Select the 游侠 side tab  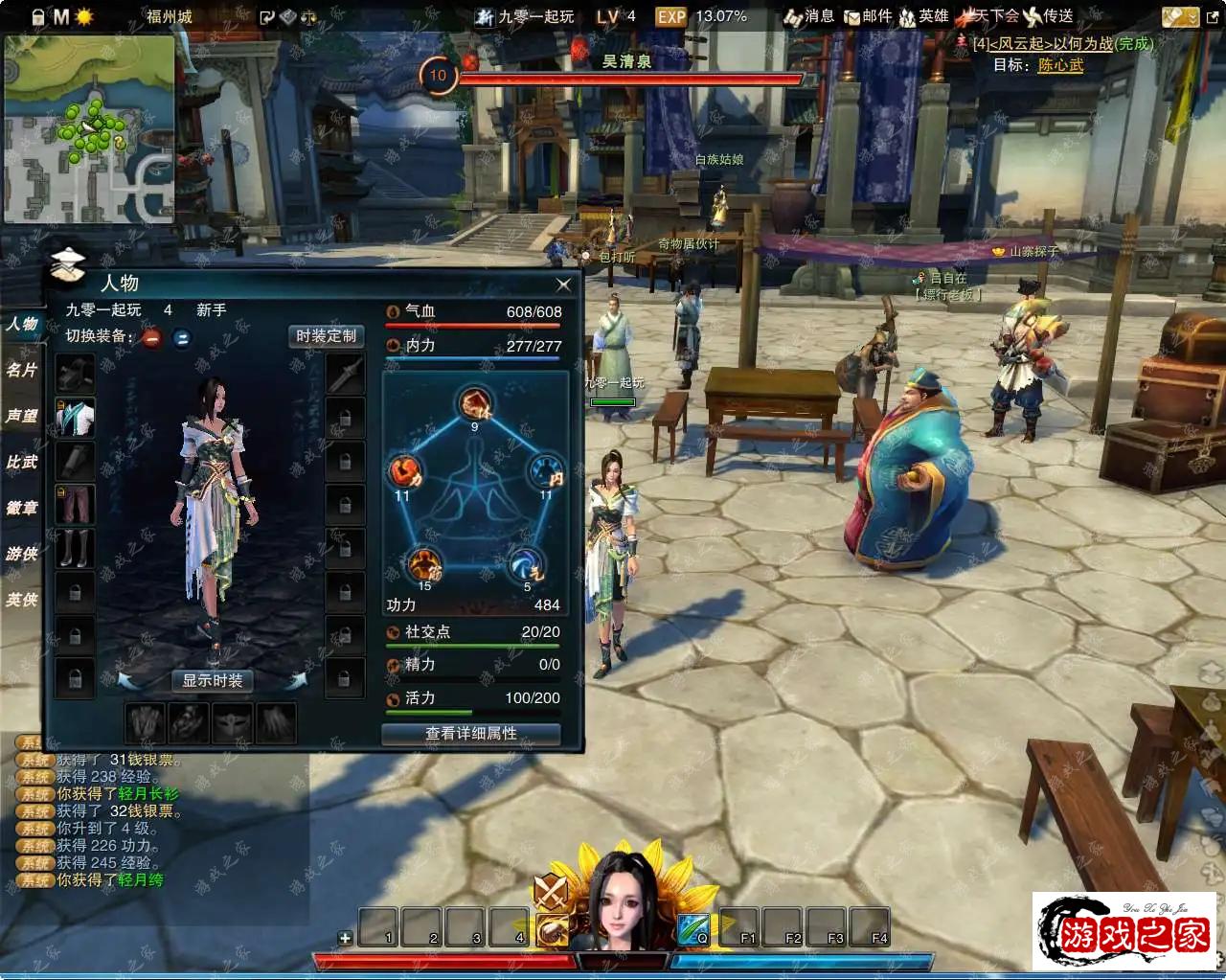click(x=21, y=554)
